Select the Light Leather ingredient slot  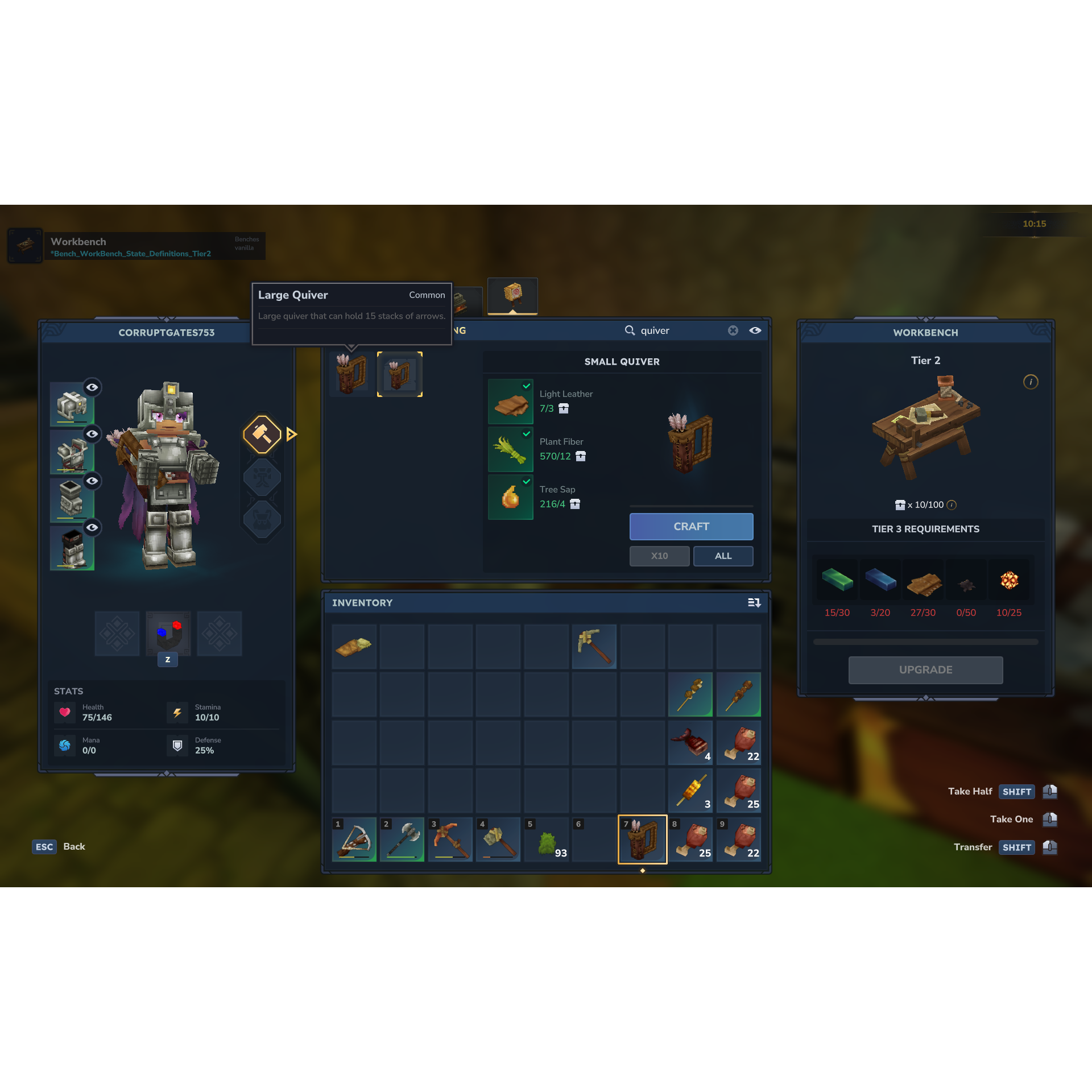(x=511, y=402)
